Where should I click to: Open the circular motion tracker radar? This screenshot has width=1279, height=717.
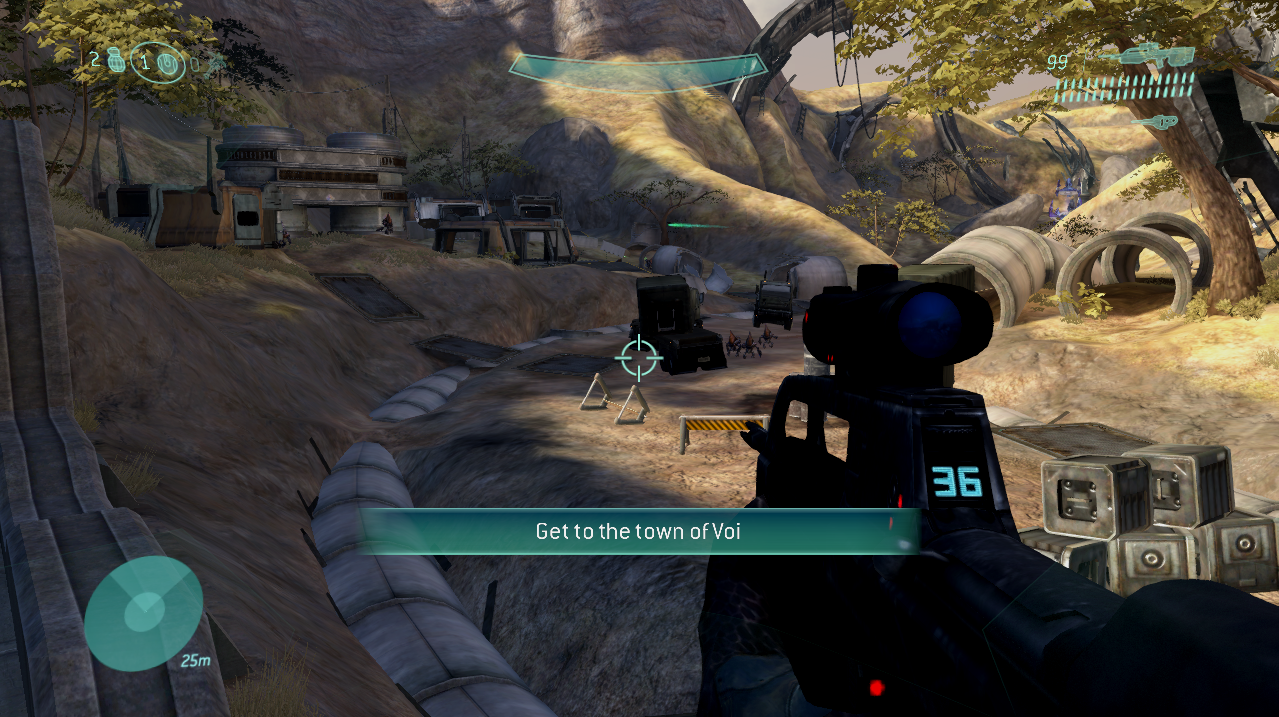144,613
